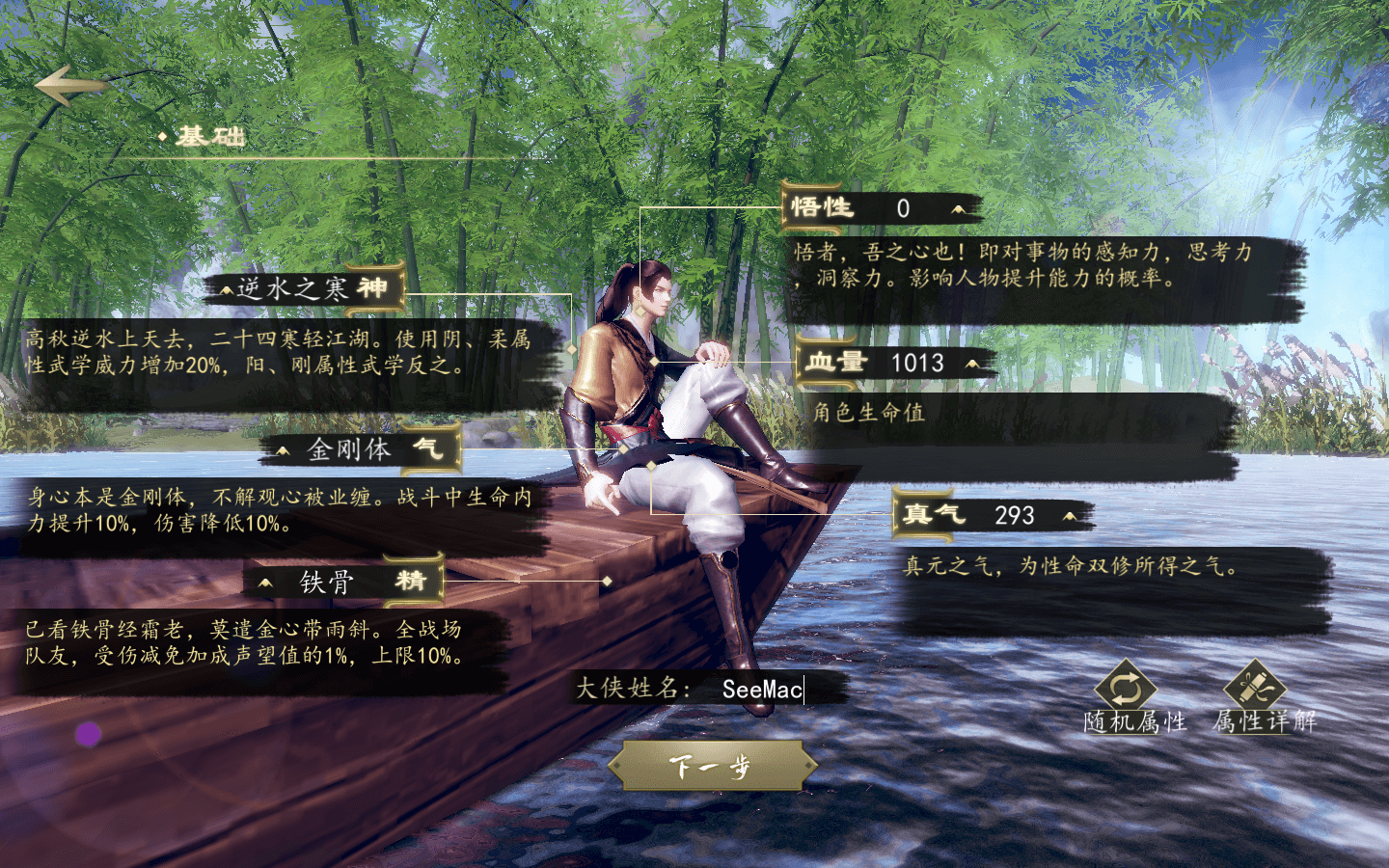Image resolution: width=1389 pixels, height=868 pixels.
Task: Open 属性详解 attribute details
Action: pyautogui.click(x=1255, y=692)
